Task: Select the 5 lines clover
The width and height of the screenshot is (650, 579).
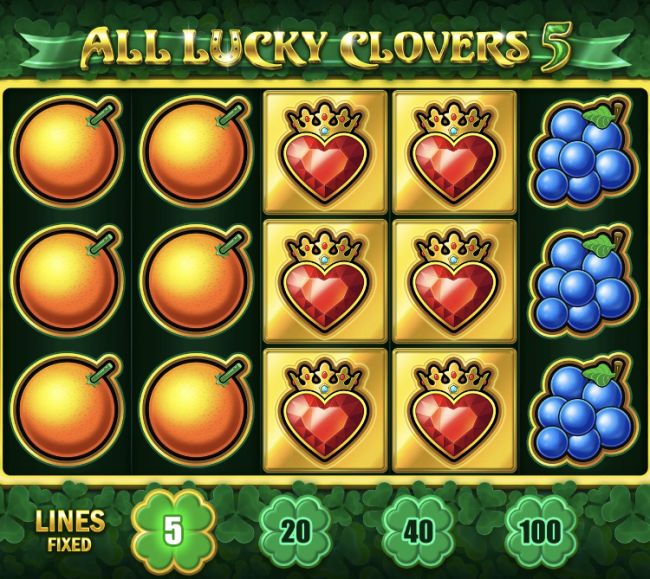Action: point(174,530)
